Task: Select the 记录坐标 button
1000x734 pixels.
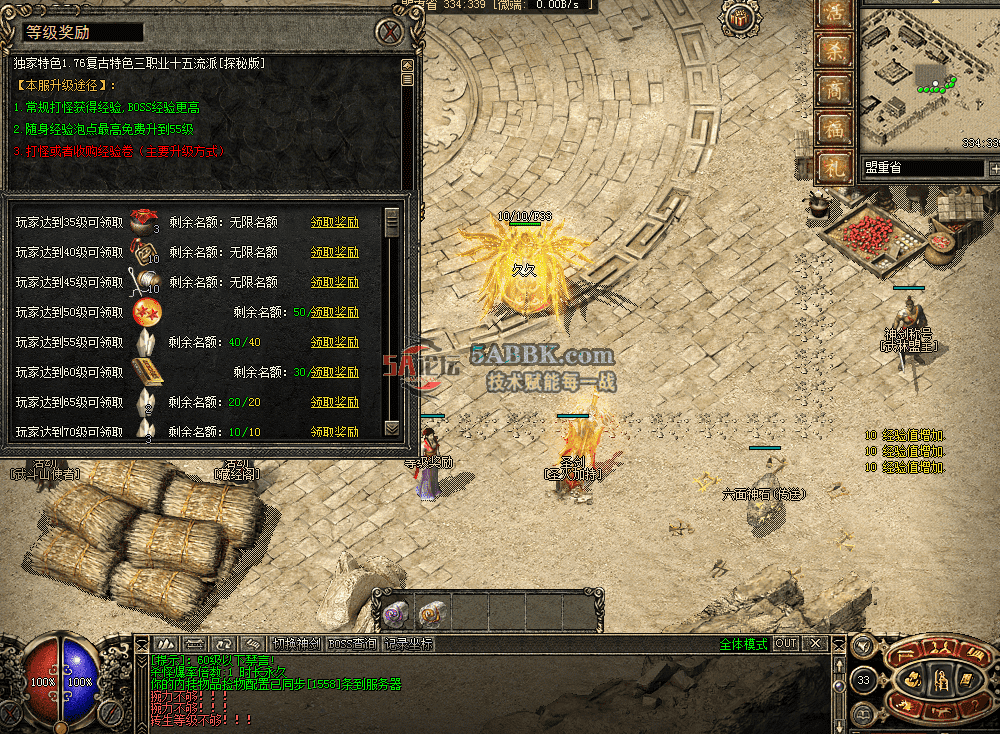Action: [x=409, y=644]
